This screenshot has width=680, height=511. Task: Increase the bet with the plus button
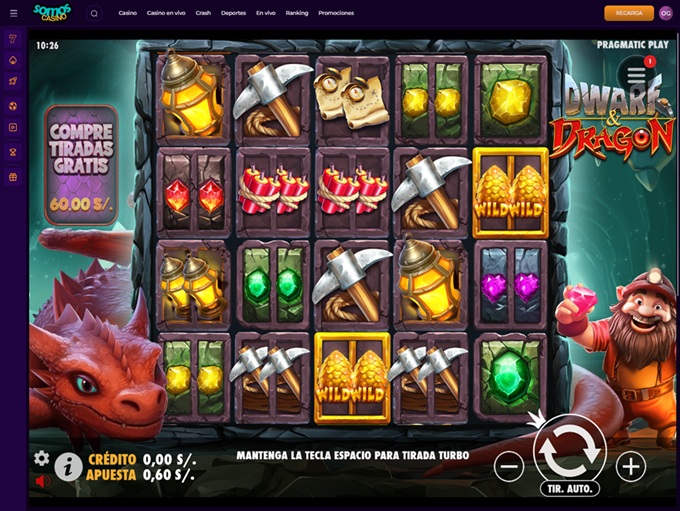click(x=630, y=466)
